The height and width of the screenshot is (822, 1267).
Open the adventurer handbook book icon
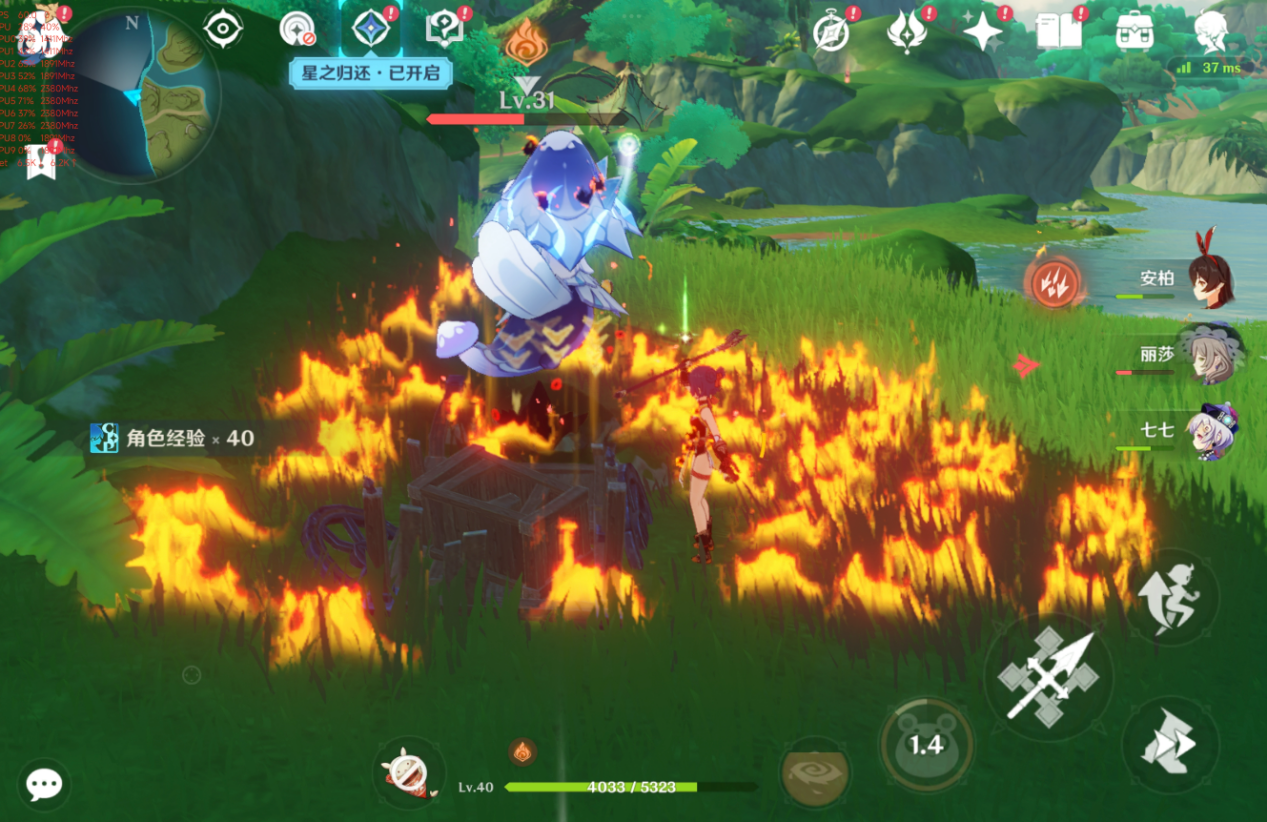pyautogui.click(x=1058, y=32)
